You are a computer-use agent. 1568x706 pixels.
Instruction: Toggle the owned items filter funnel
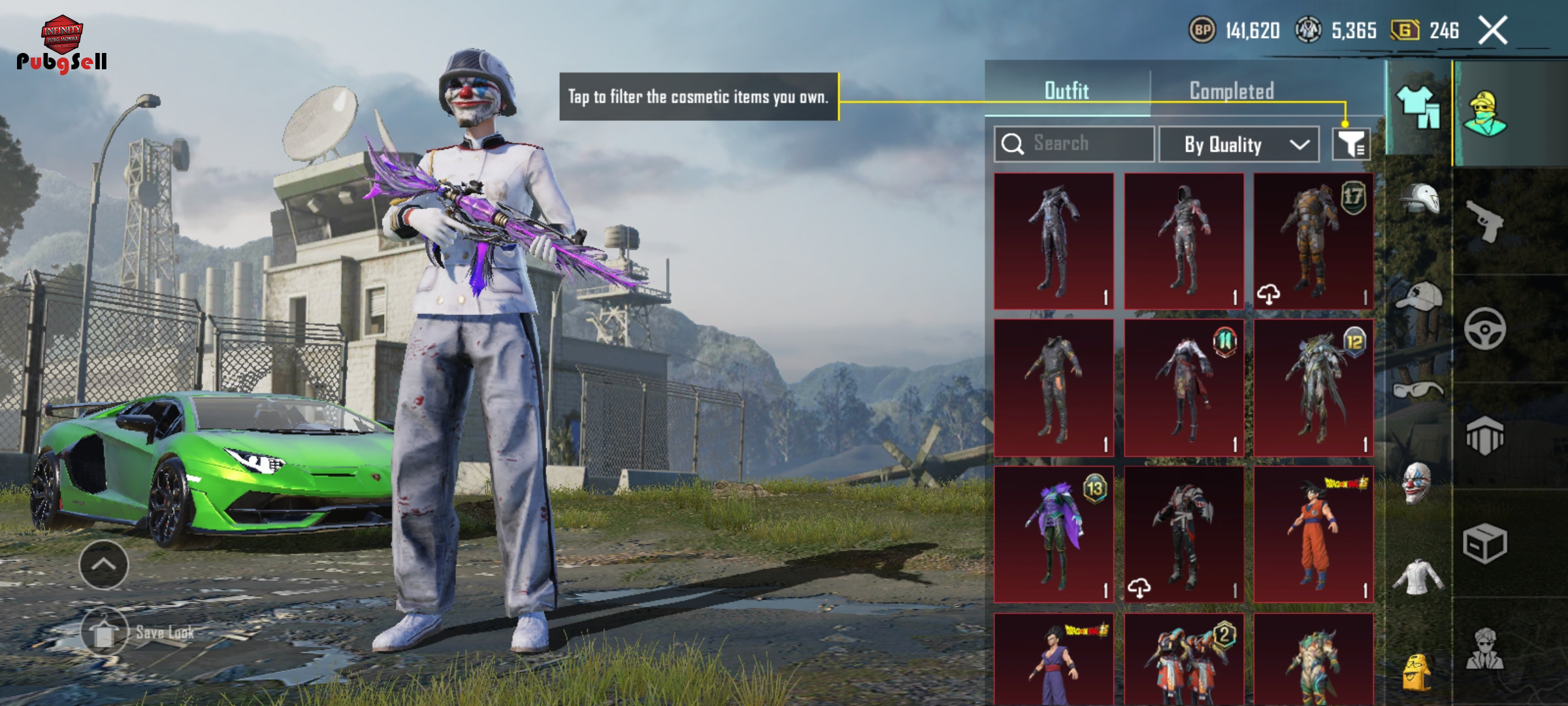point(1351,144)
